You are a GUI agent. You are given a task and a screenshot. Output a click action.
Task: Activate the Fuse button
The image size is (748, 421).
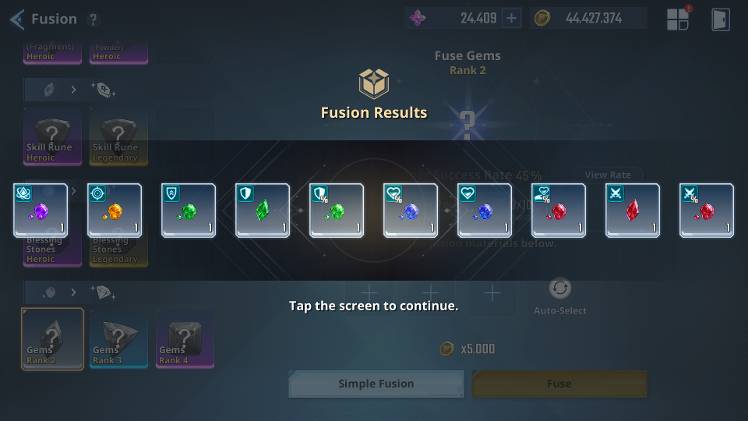(559, 384)
